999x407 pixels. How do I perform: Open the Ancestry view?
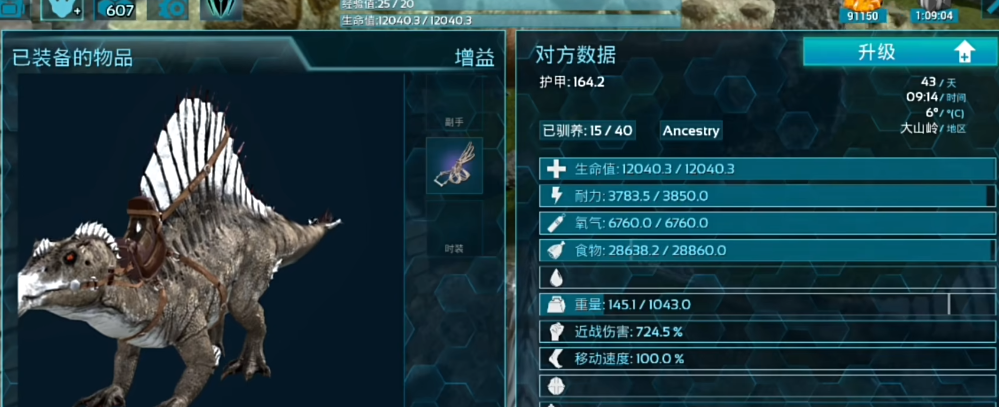pos(690,131)
